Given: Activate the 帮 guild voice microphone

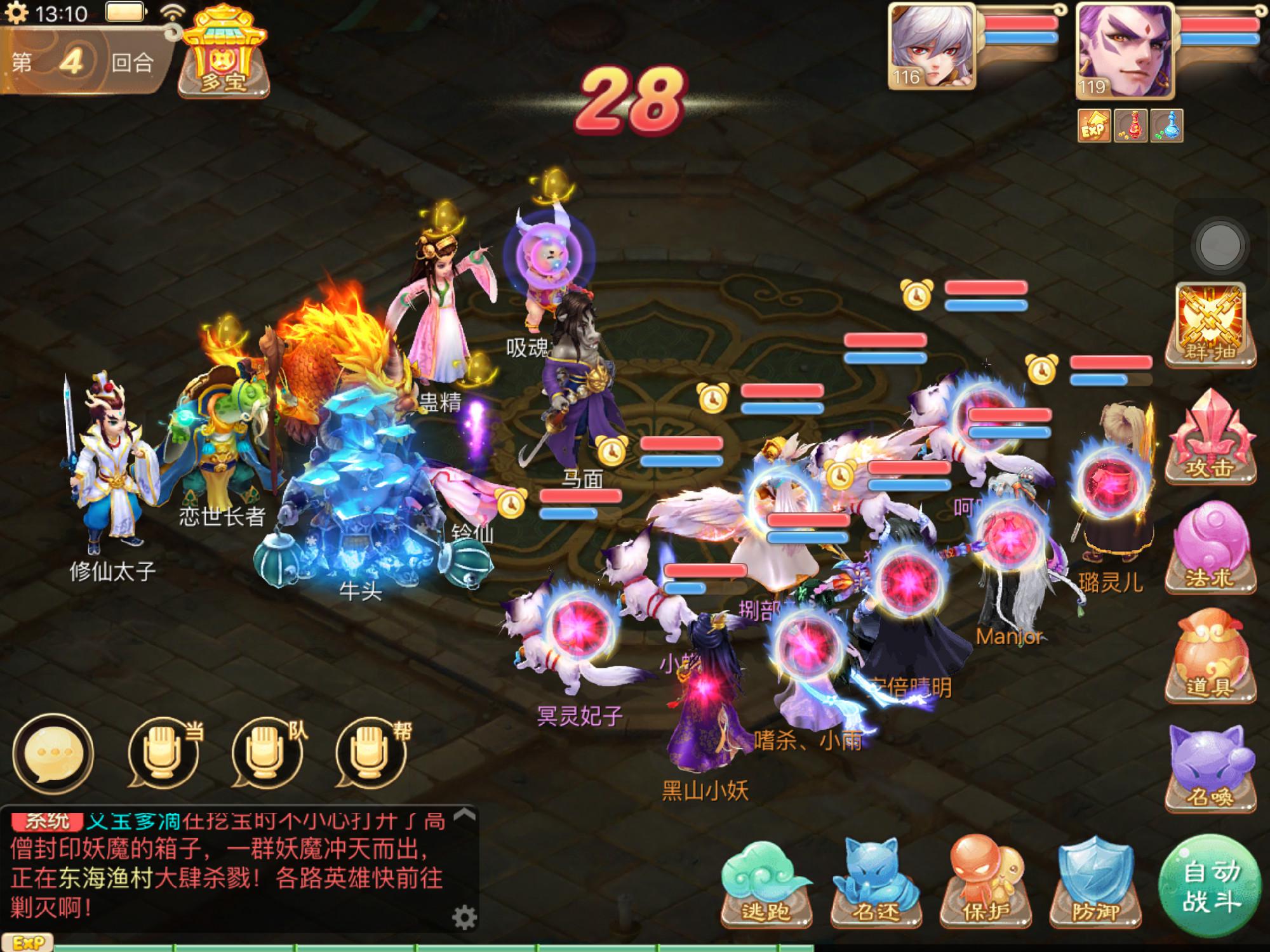Looking at the screenshot, I should pos(370,753).
